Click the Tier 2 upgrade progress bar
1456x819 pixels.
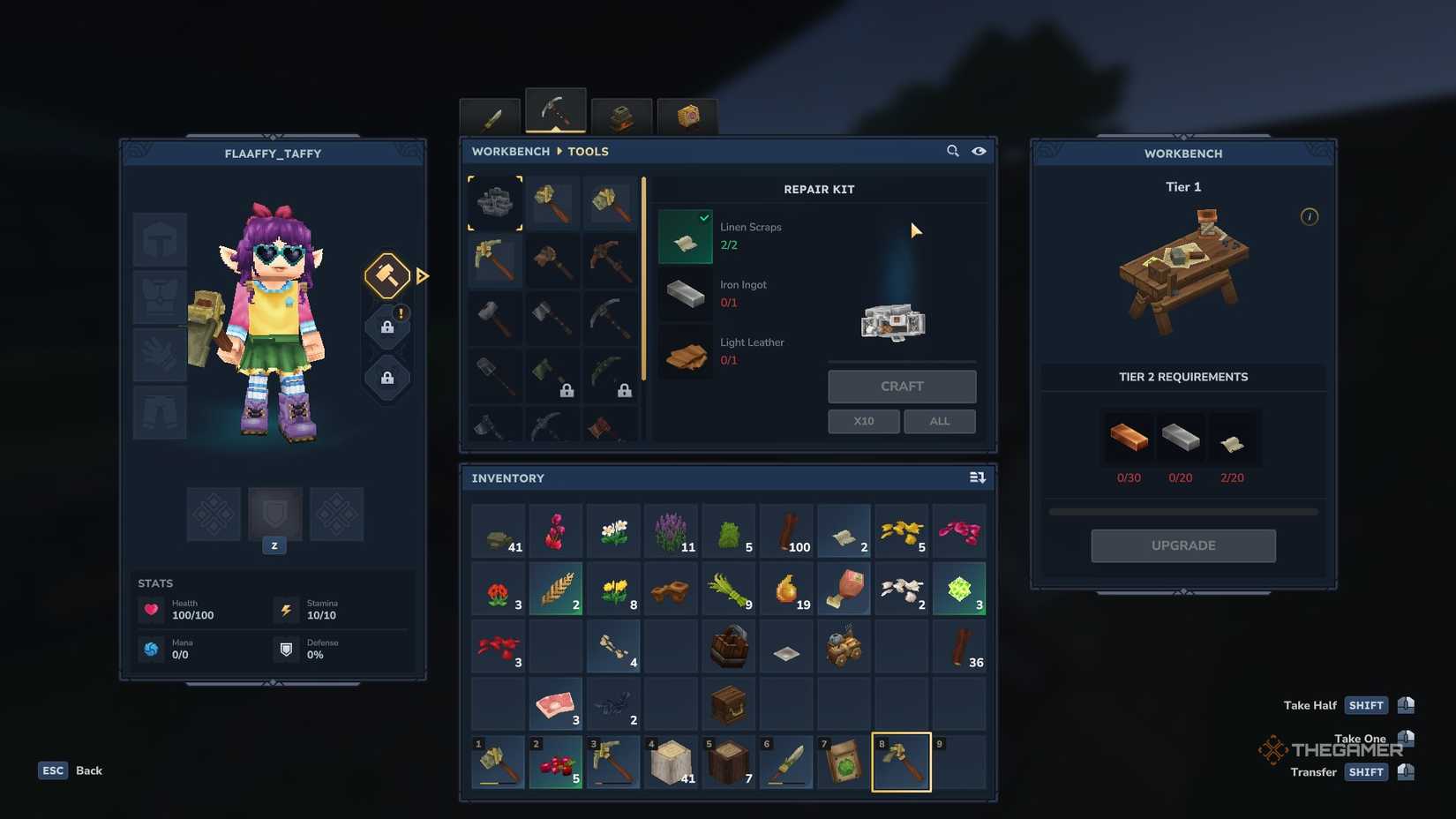pyautogui.click(x=1182, y=510)
